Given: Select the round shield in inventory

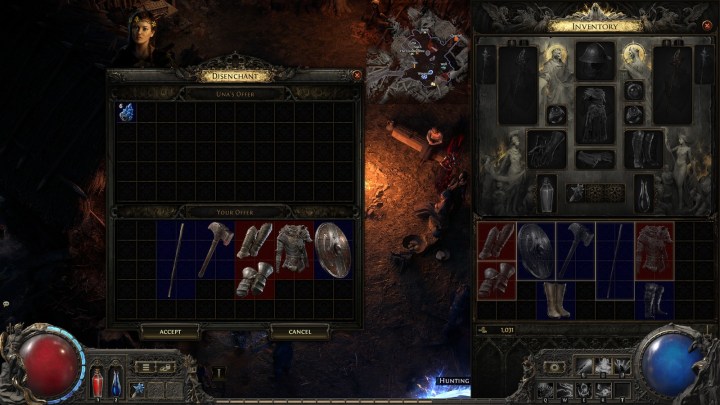Looking at the screenshot, I should [536, 250].
